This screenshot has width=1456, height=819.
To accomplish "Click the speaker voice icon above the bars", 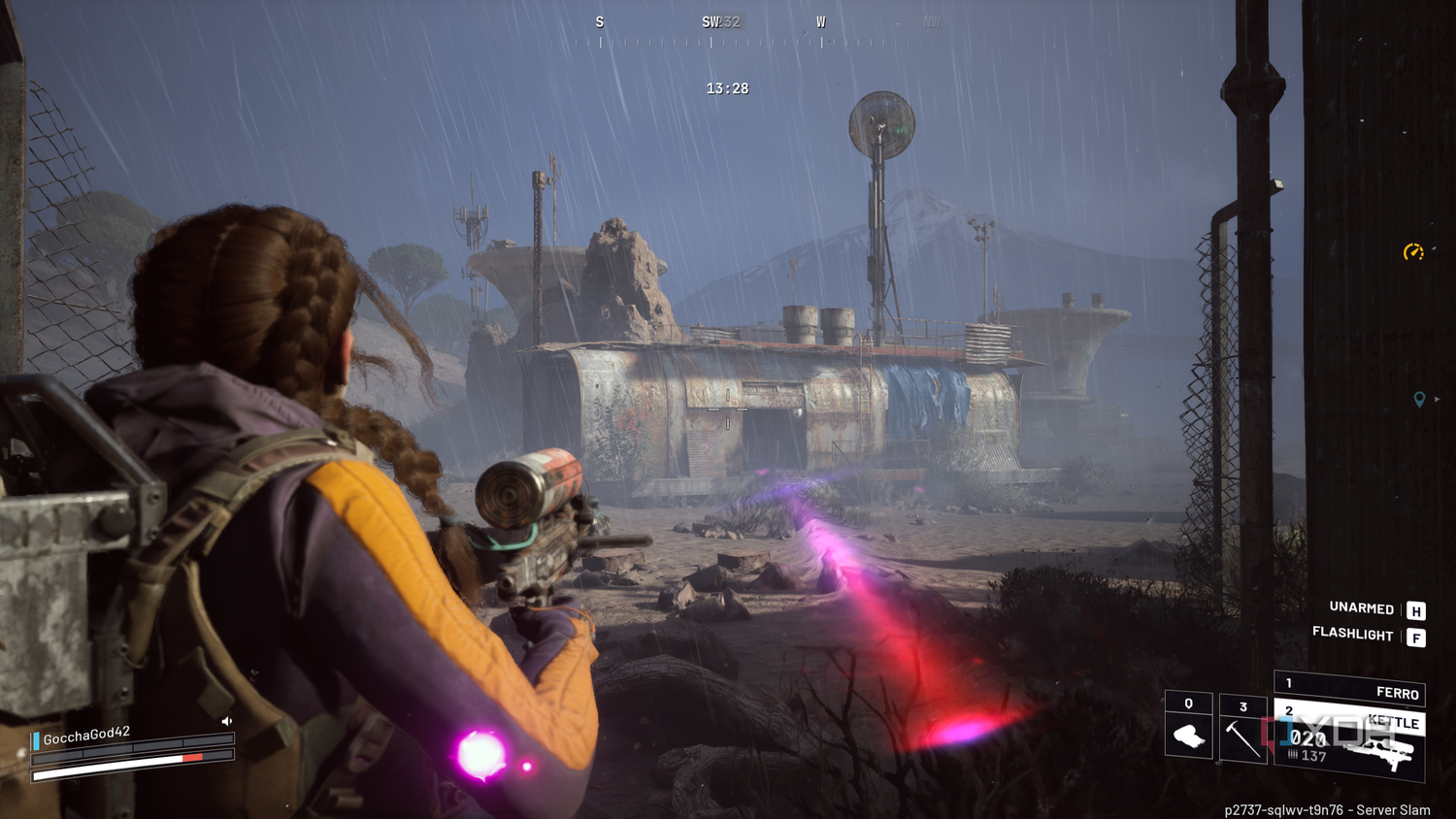I will tap(227, 721).
